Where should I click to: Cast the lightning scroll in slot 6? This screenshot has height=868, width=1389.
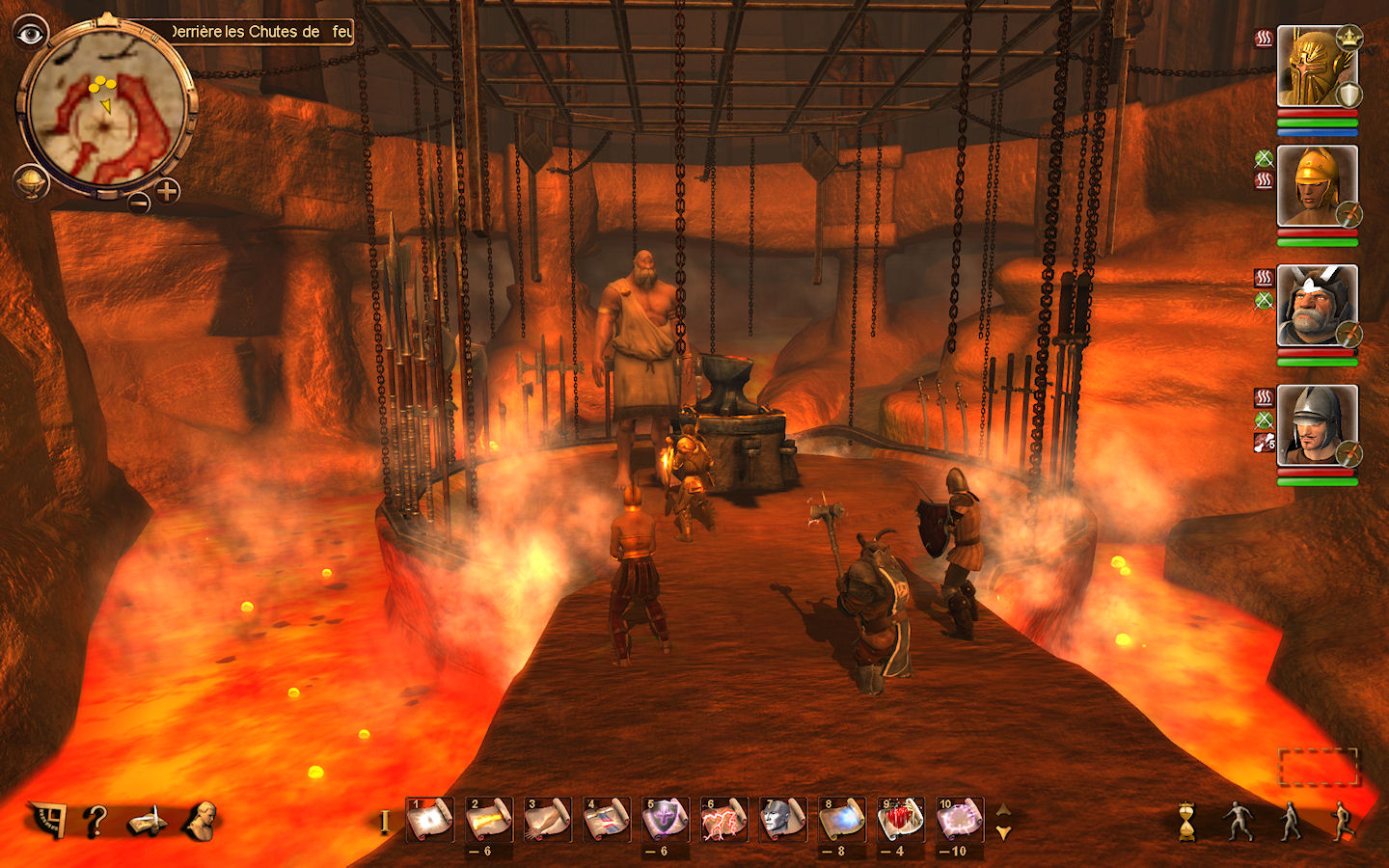tap(723, 820)
